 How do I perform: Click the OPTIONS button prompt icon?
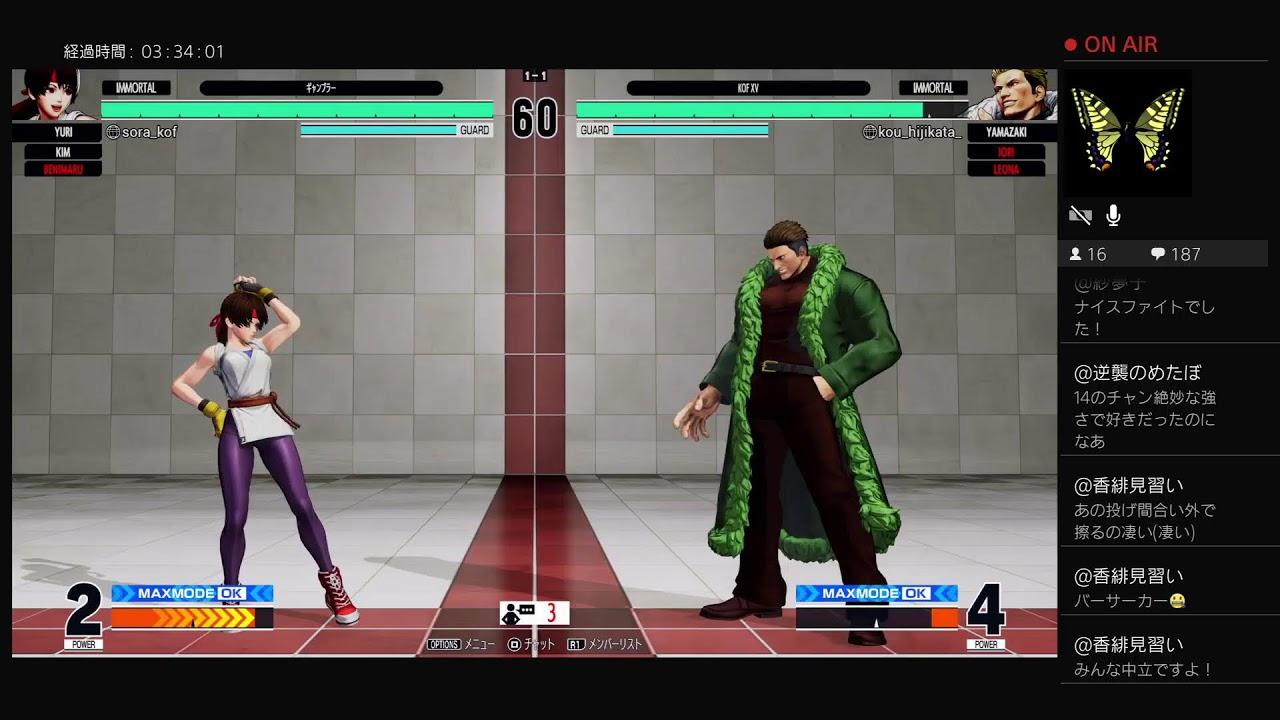443,644
